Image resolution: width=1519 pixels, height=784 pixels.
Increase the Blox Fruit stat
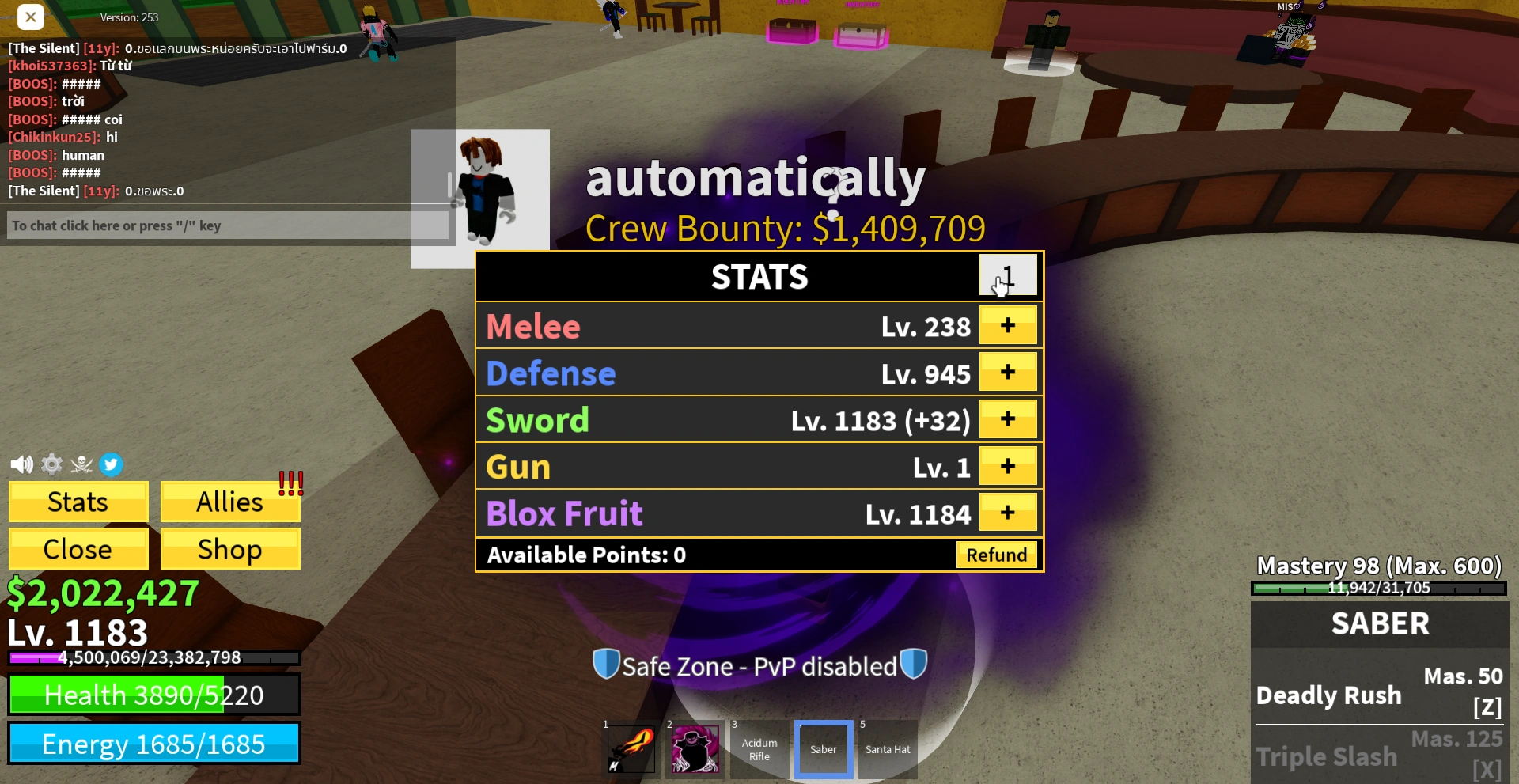(1008, 512)
